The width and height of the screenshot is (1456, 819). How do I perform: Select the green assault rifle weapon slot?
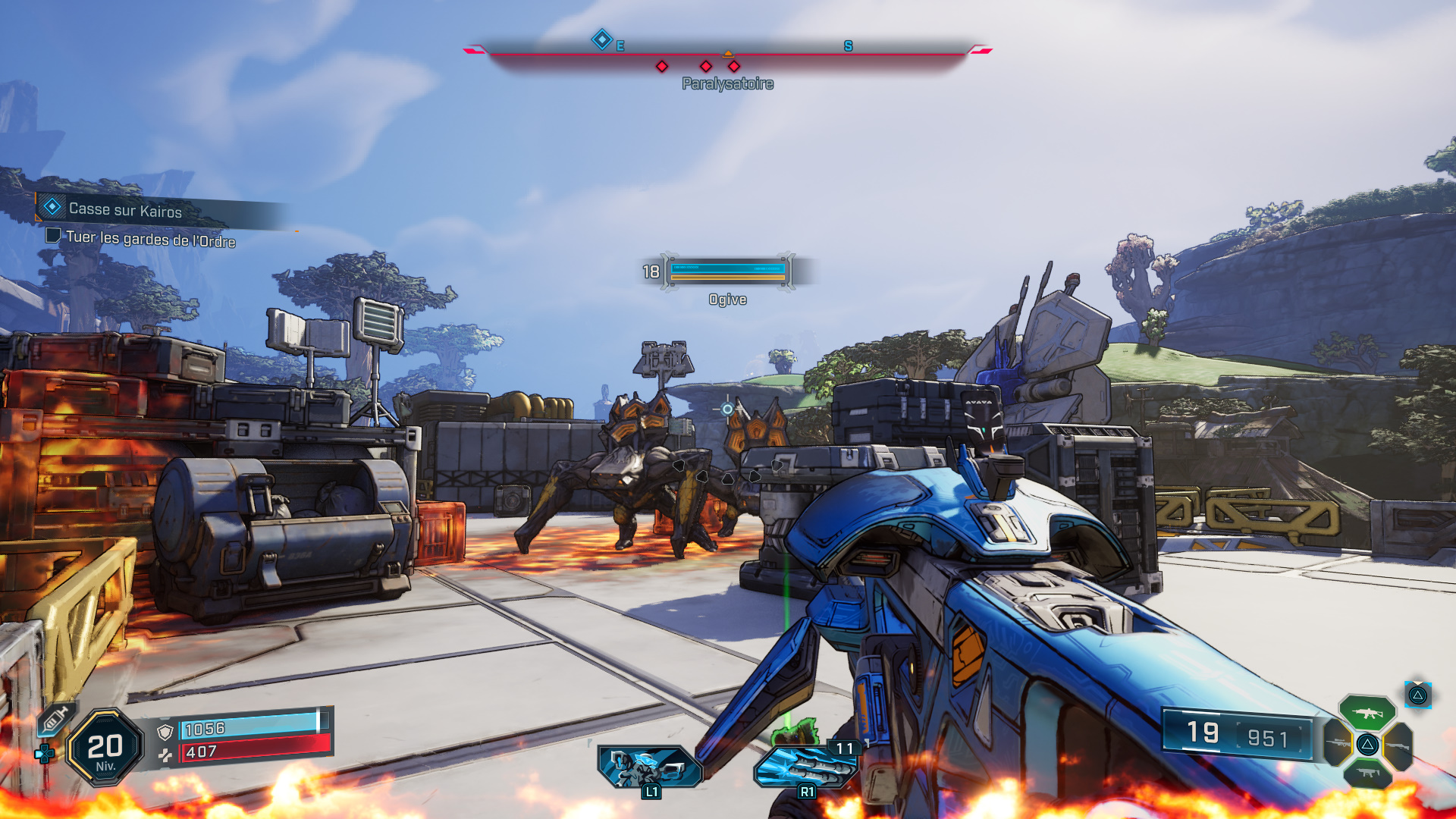pyautogui.click(x=1367, y=713)
